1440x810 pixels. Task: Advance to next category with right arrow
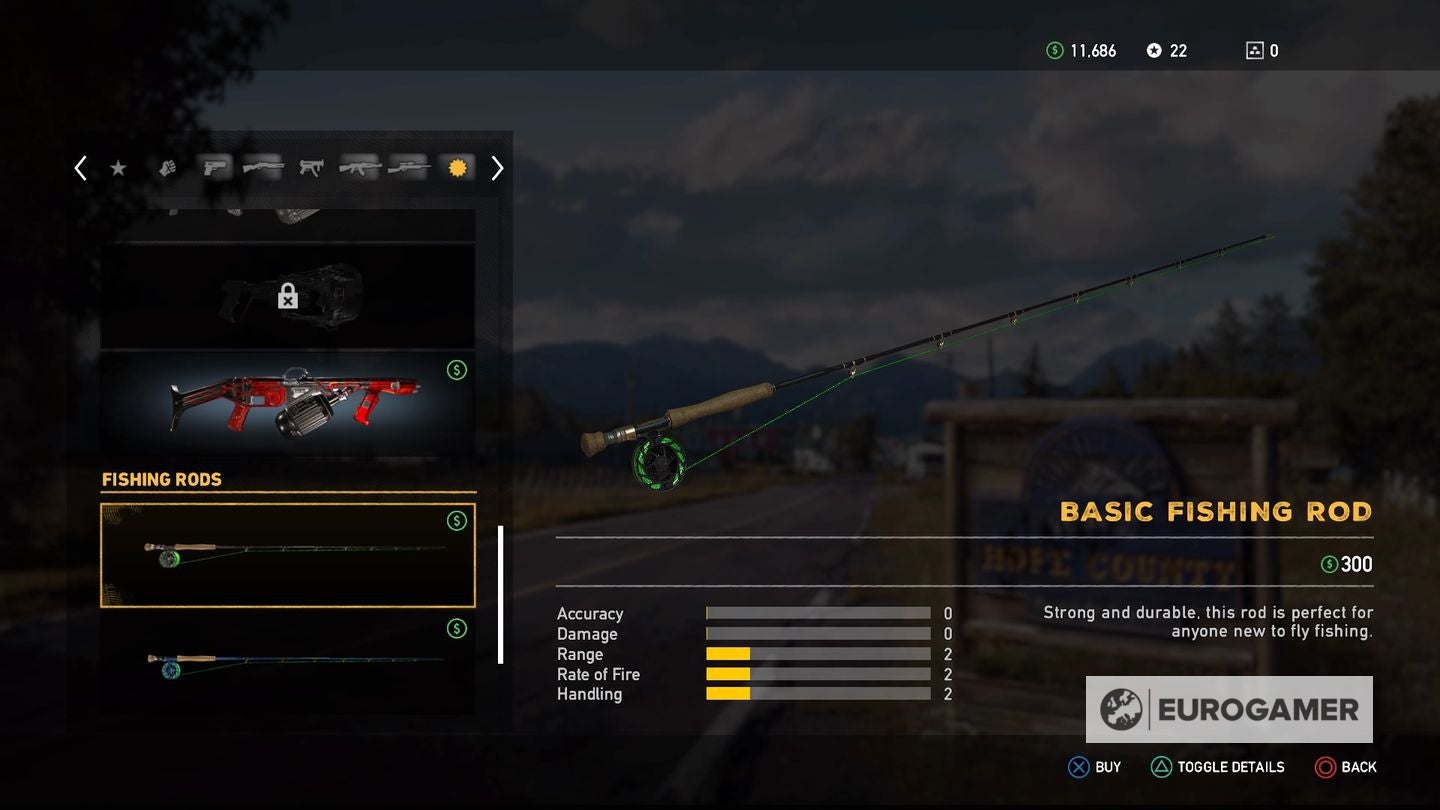(x=497, y=168)
